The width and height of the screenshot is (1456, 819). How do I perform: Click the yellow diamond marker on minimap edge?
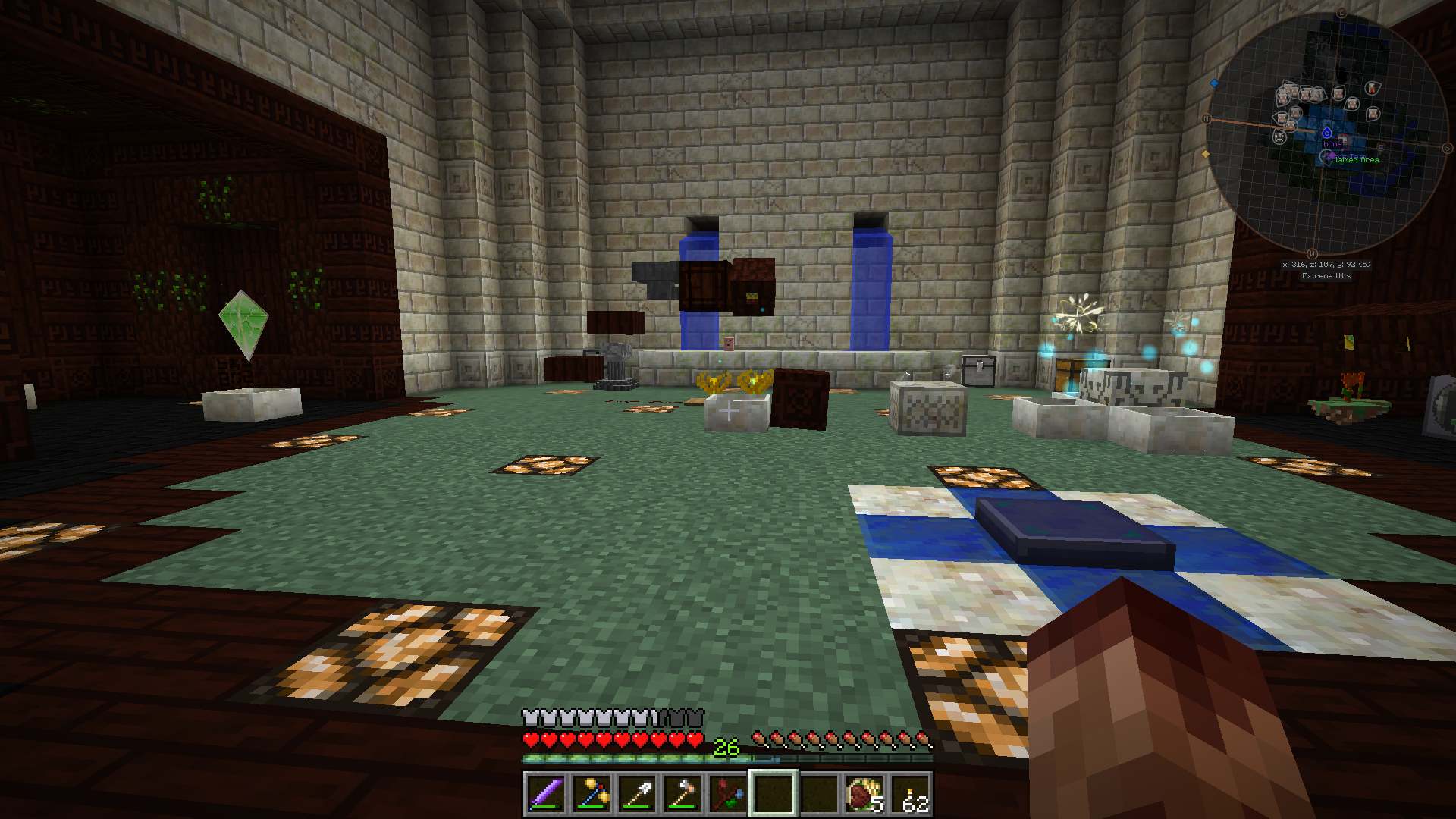[1206, 155]
